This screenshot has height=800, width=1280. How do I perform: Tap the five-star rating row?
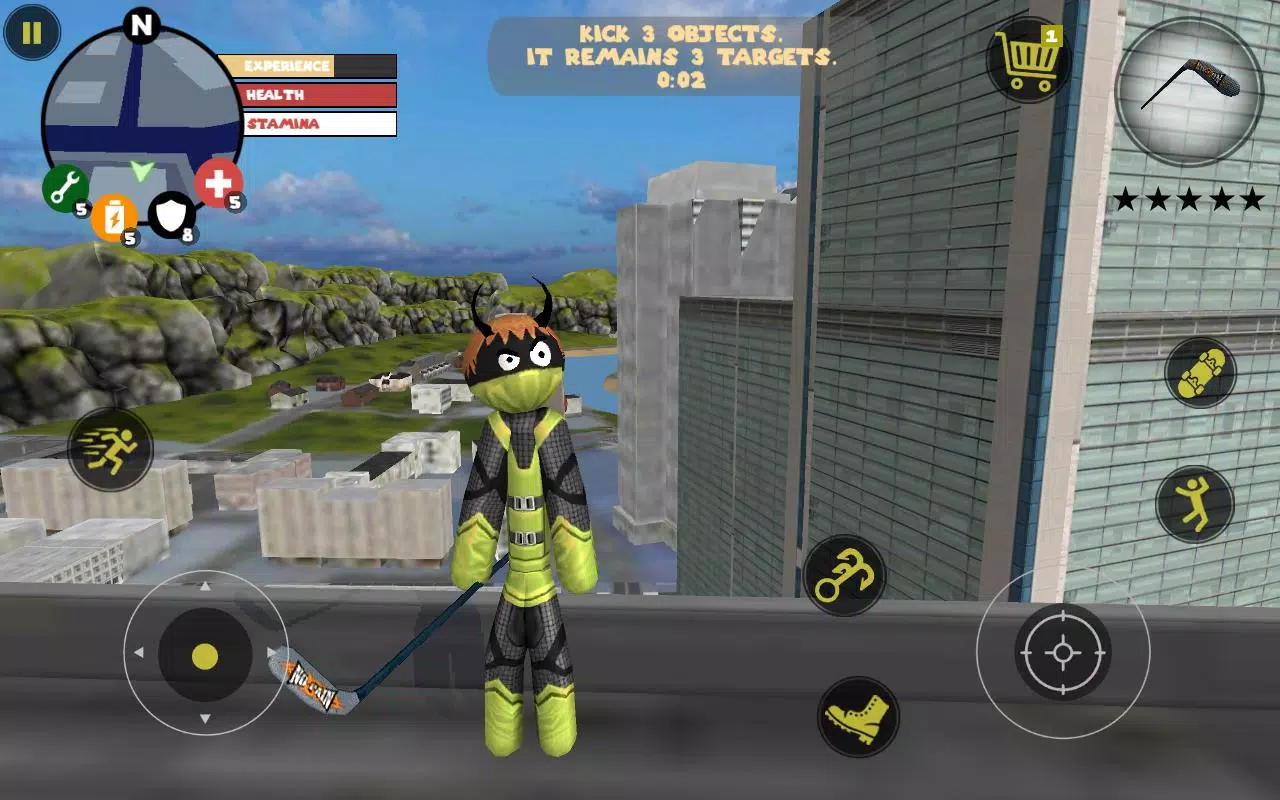click(x=1189, y=197)
